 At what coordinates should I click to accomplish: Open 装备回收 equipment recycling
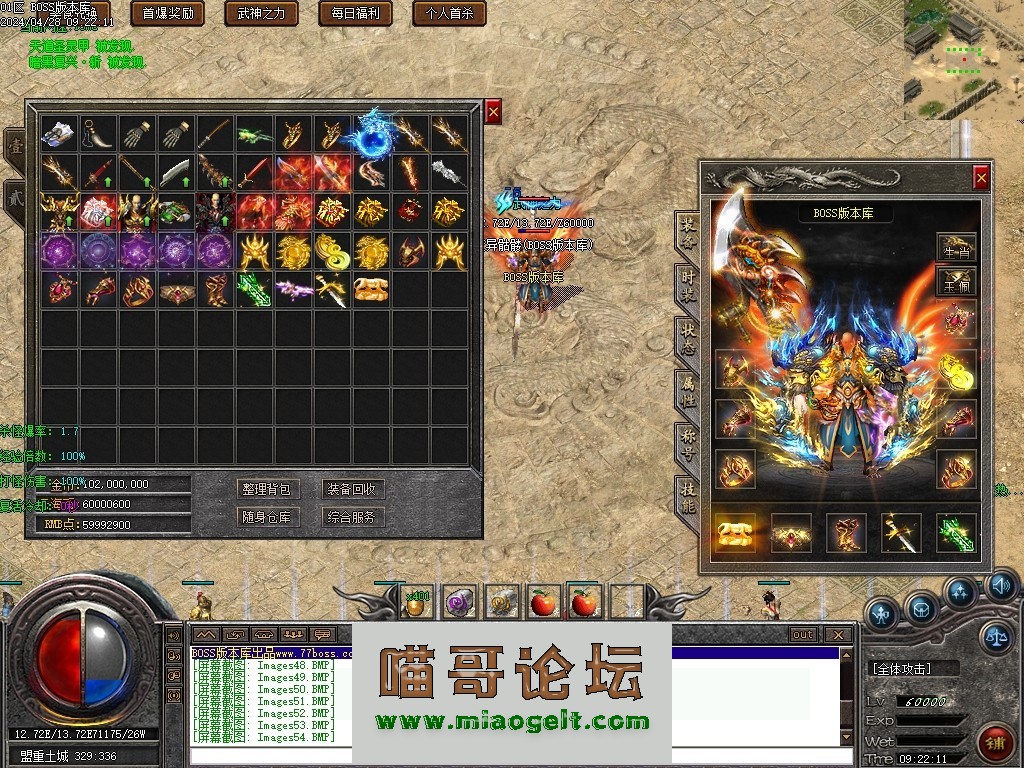pyautogui.click(x=352, y=489)
